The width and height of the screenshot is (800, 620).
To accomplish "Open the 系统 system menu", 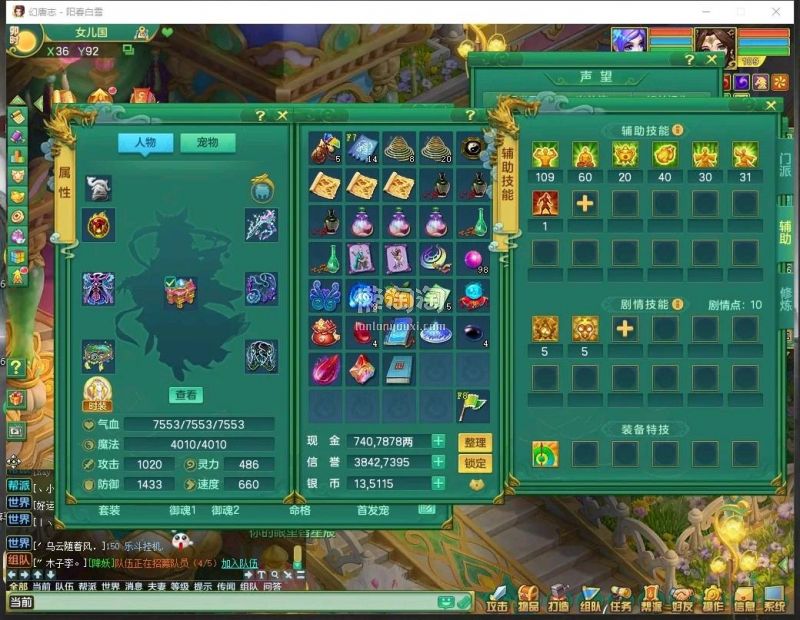I will 775,601.
